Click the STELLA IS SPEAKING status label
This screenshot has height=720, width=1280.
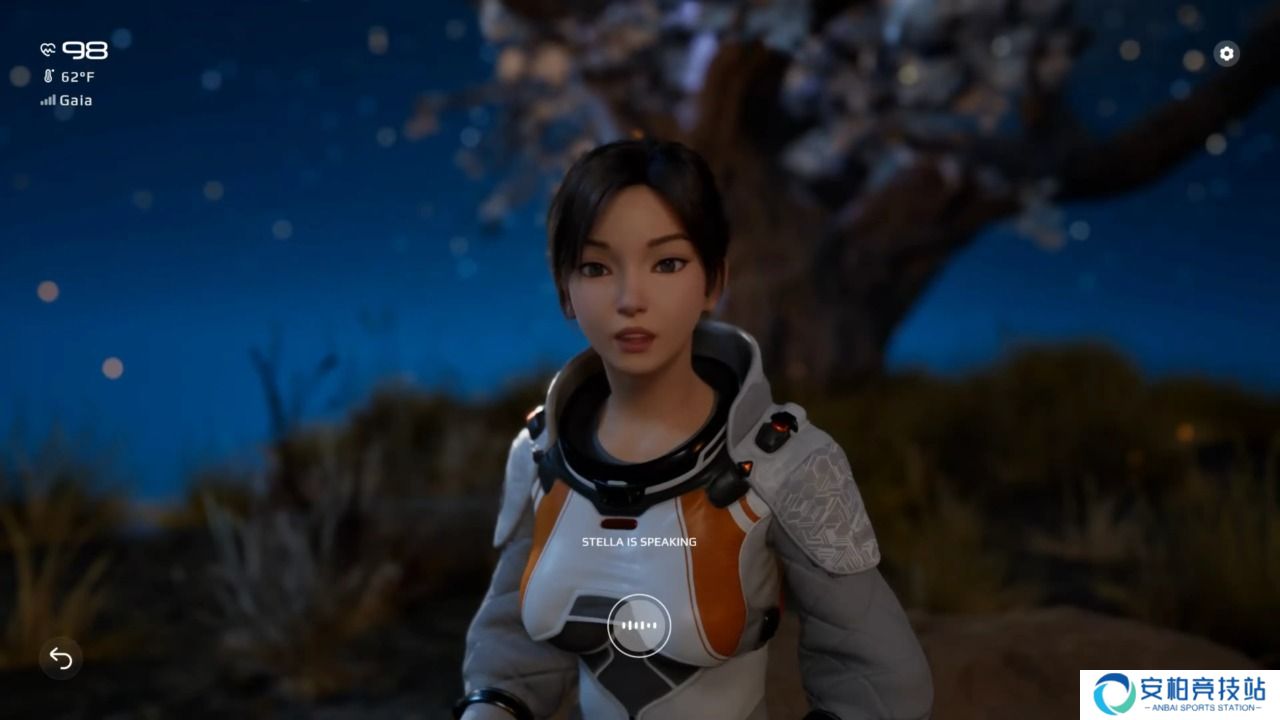click(x=637, y=541)
